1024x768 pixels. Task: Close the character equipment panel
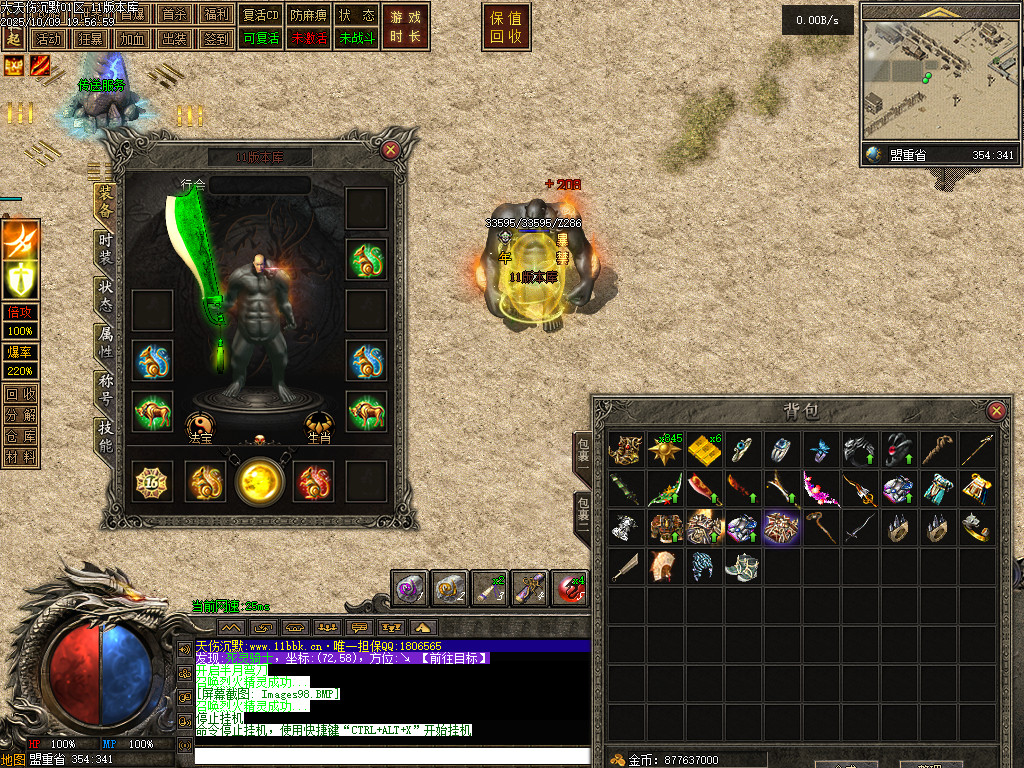click(391, 150)
